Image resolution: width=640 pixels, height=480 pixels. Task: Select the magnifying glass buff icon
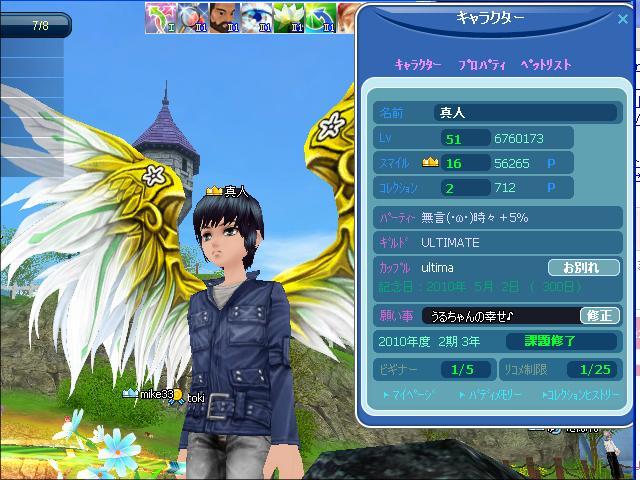pos(192,15)
